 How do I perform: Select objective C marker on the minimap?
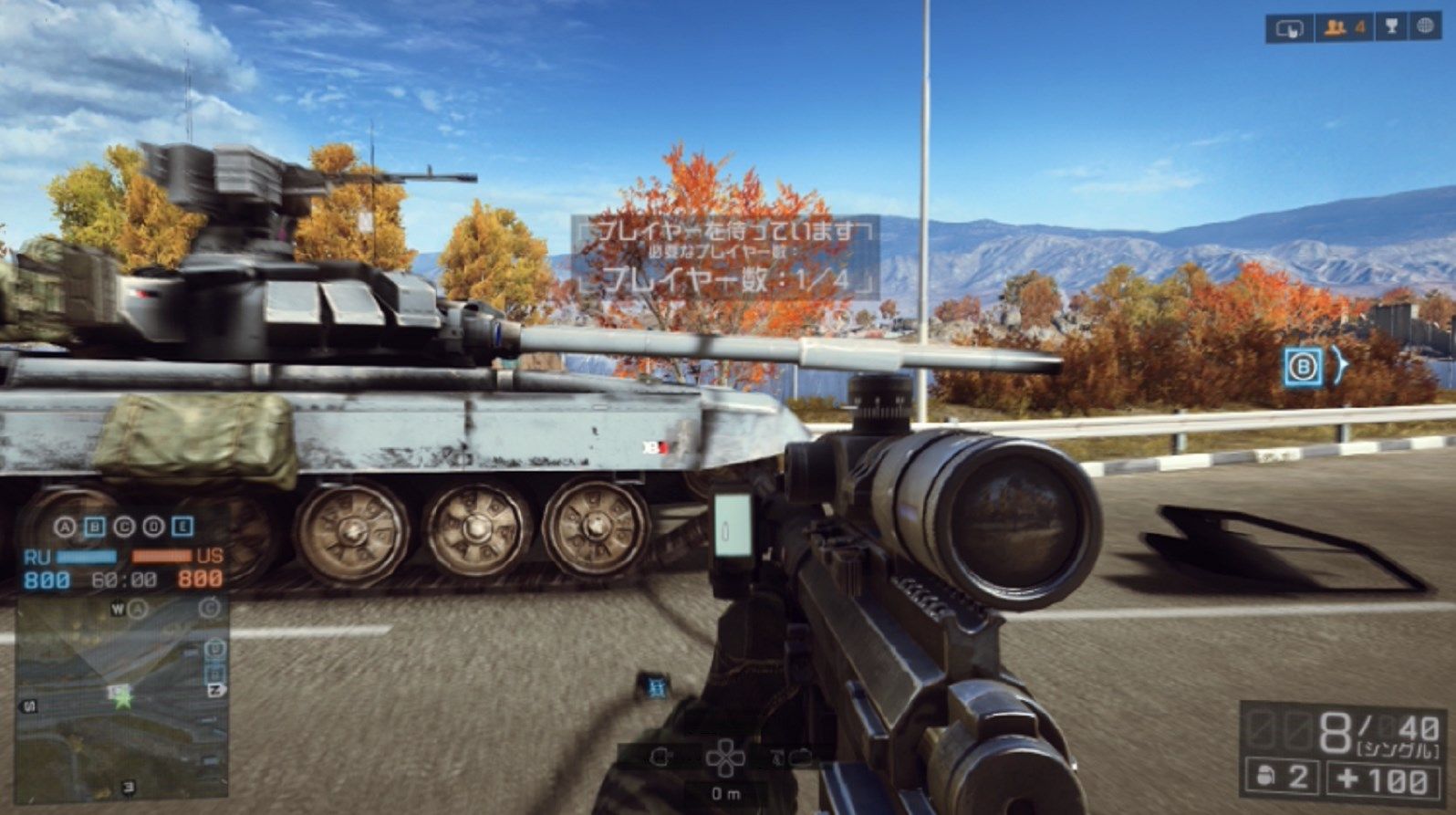[211, 609]
